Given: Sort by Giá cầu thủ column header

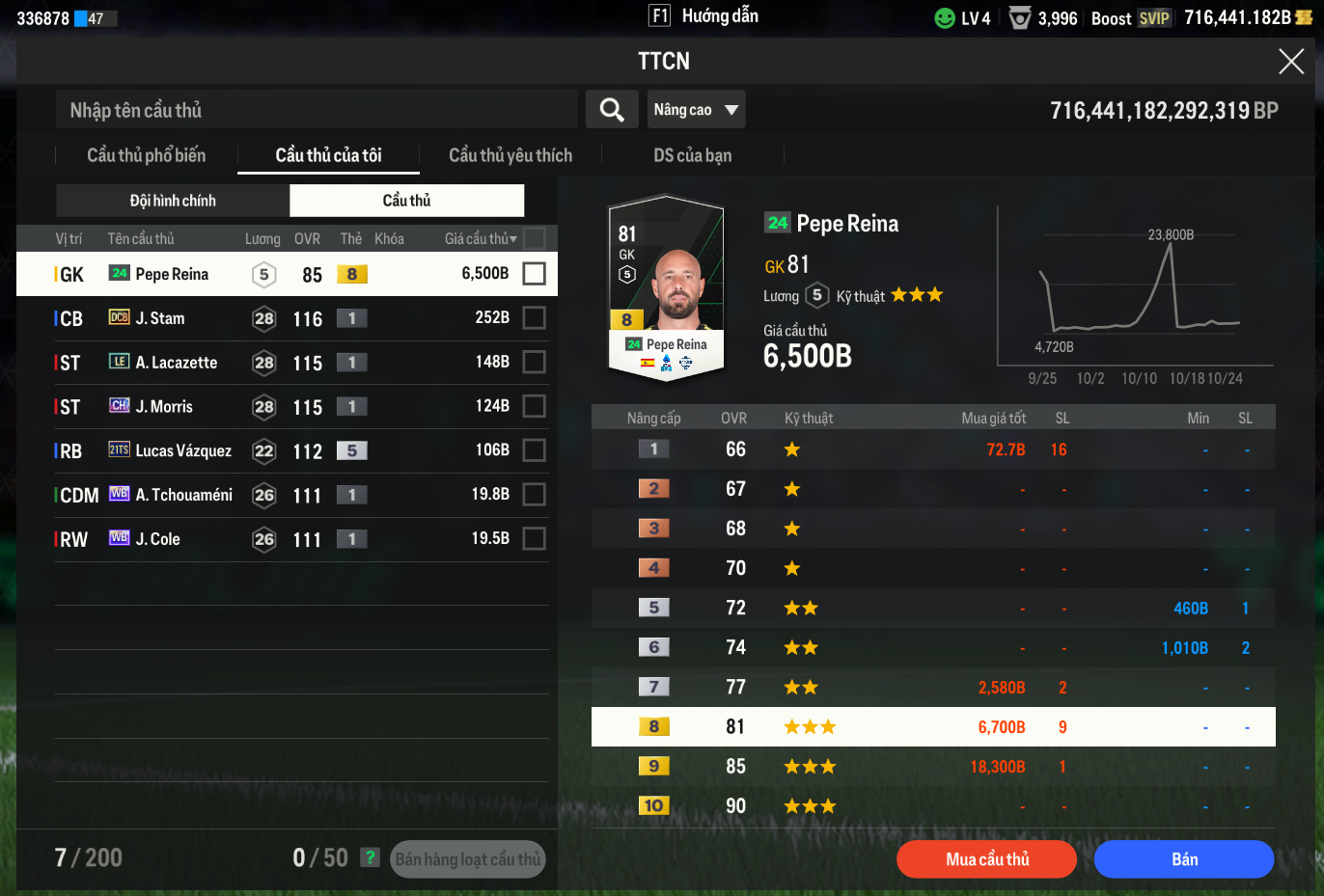Looking at the screenshot, I should pyautogui.click(x=480, y=238).
